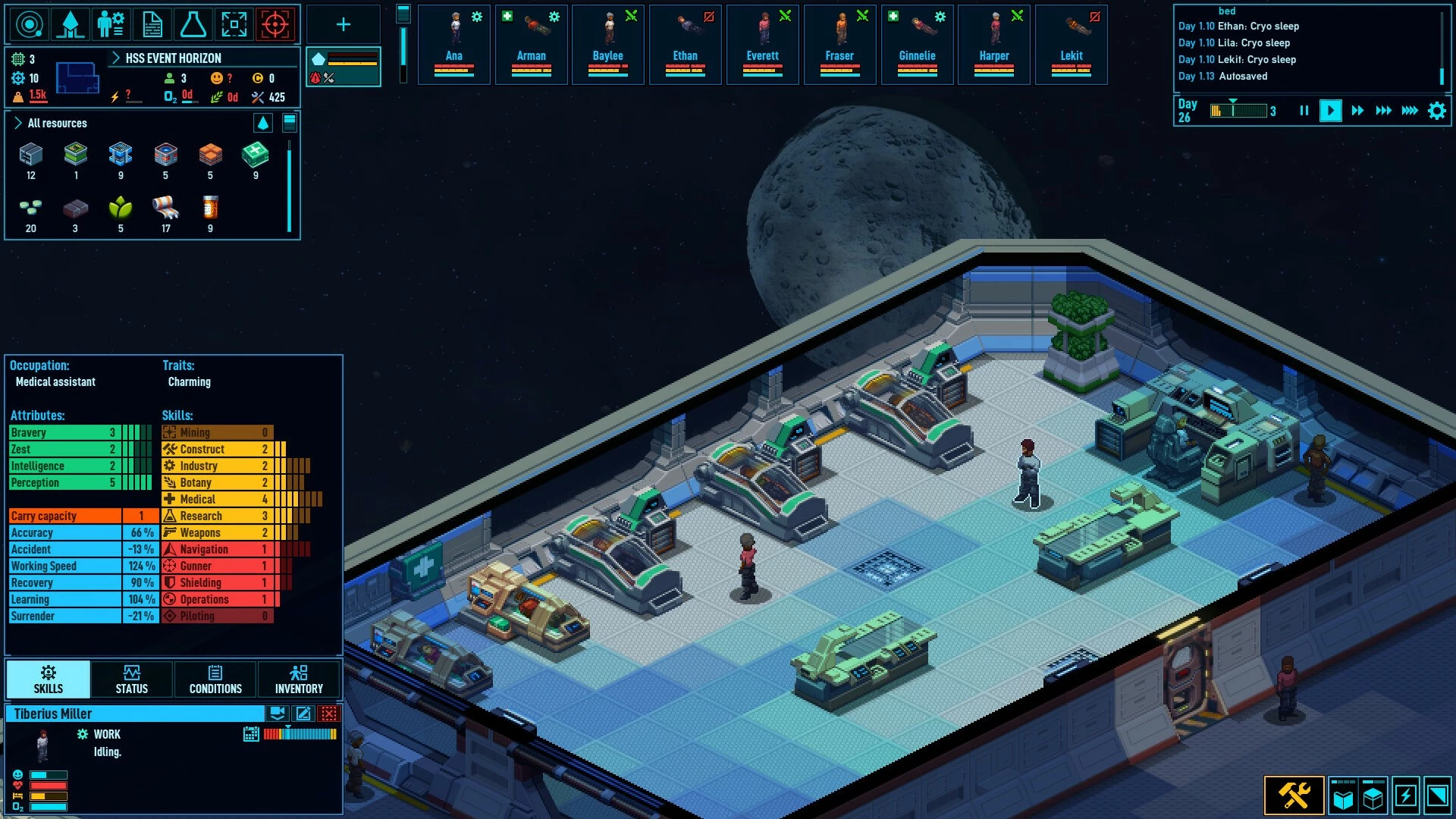Viewport: 1456px width, 819px height.
Task: Open the Conditions tab
Action: click(215, 679)
